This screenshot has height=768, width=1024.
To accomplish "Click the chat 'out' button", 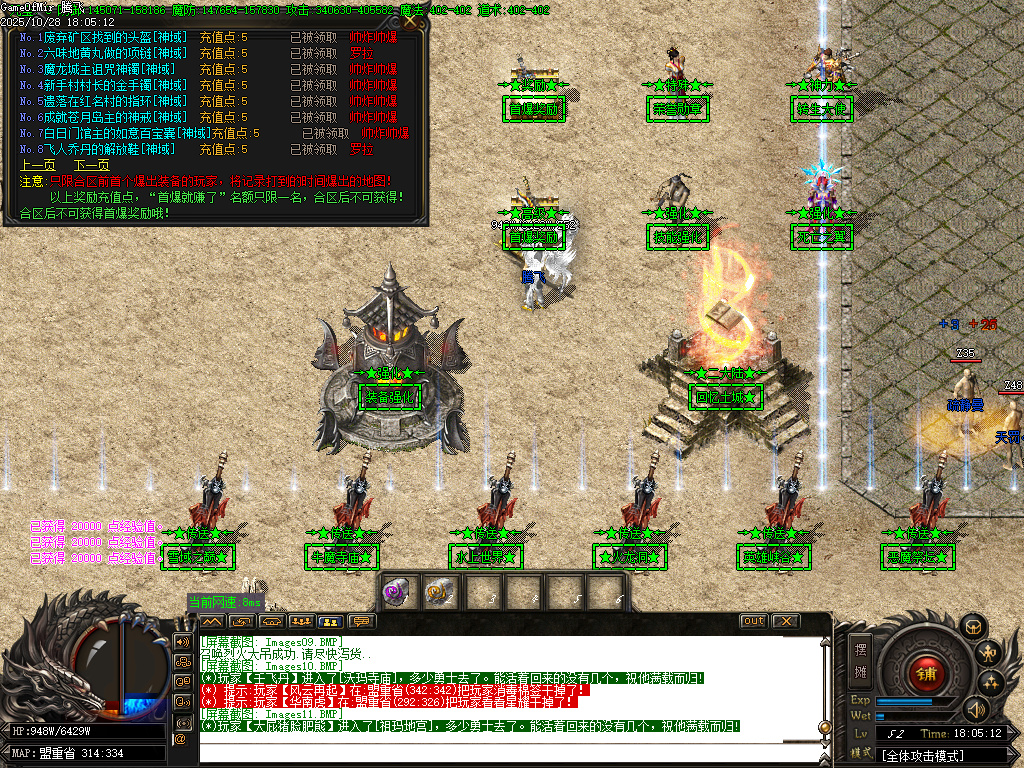I will [x=753, y=621].
